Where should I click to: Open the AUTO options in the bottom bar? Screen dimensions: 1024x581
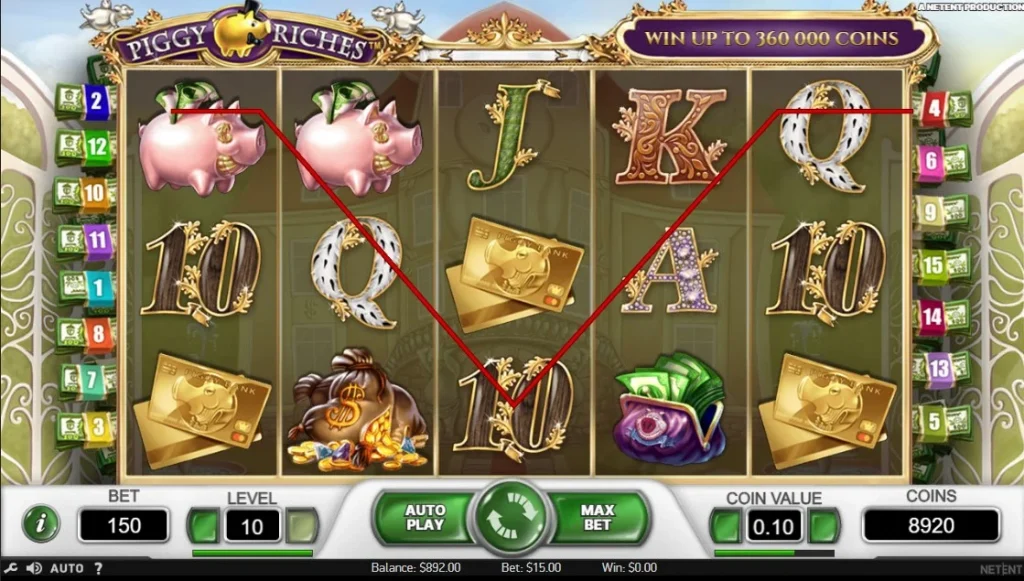coord(67,568)
